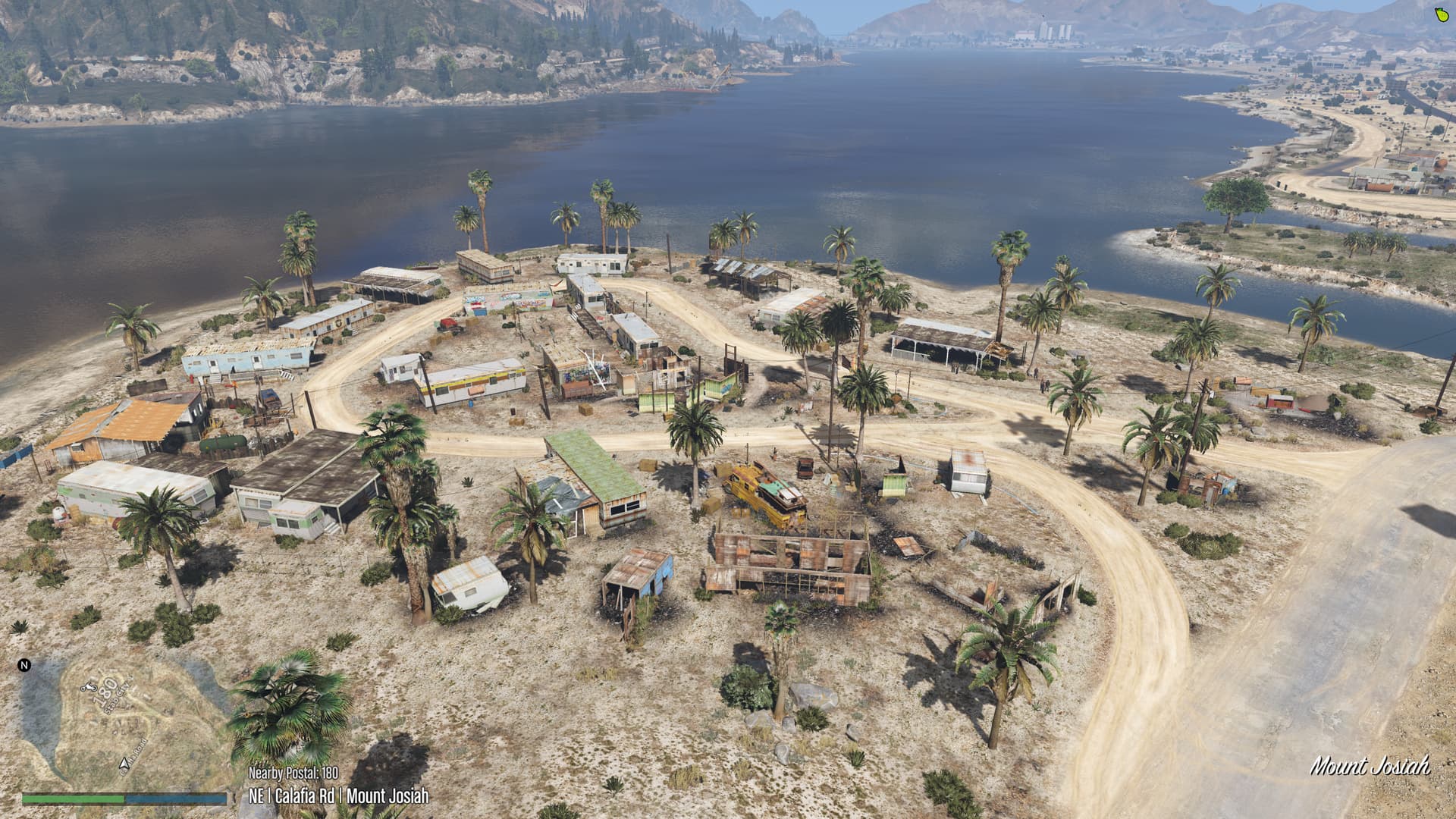This screenshot has height=819, width=1456.
Task: Expand the Nearby Postal: 180 display
Action: (x=293, y=773)
